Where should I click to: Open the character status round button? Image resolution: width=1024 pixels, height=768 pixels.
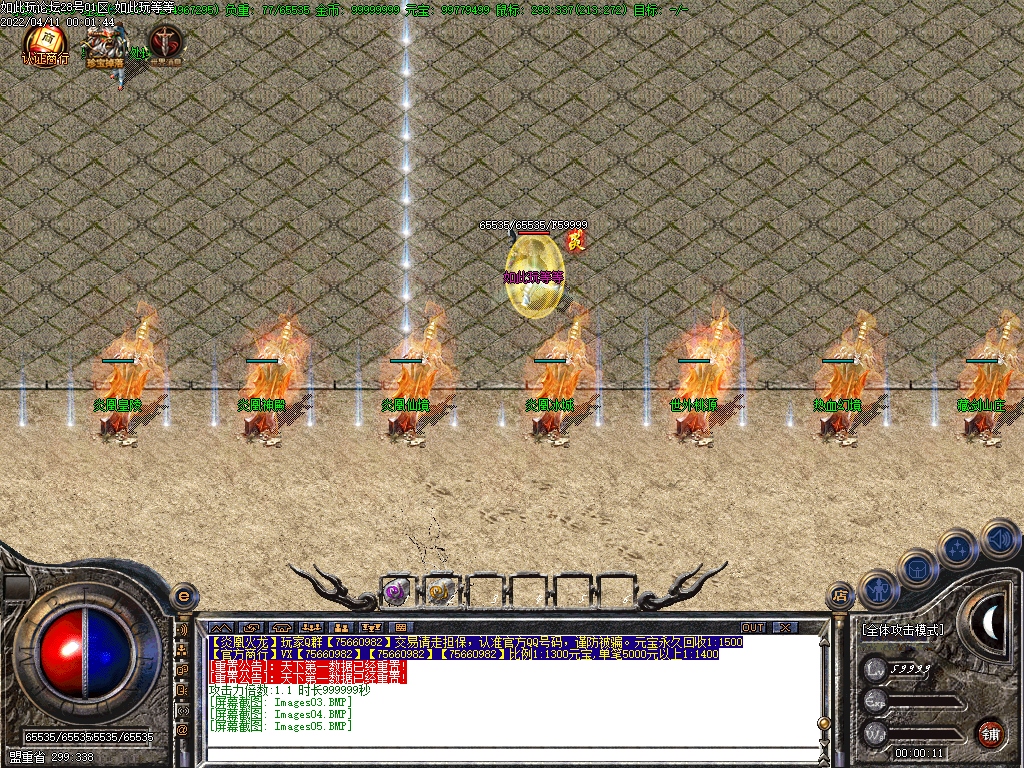pos(879,589)
